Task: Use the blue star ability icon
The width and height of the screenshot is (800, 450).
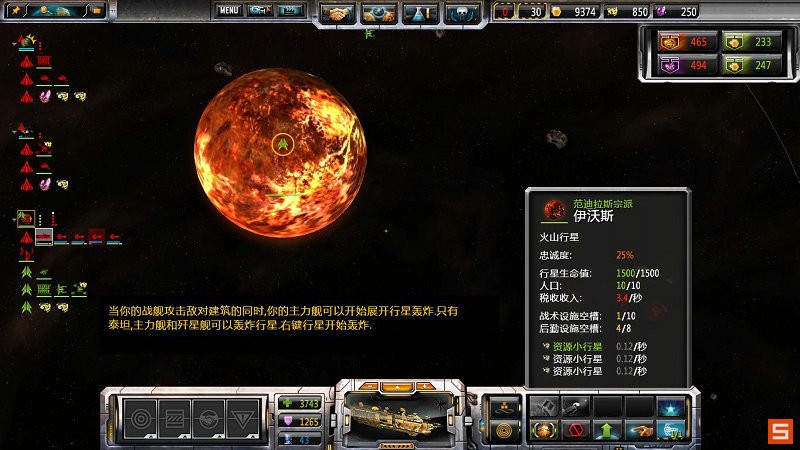Action: click(x=671, y=406)
